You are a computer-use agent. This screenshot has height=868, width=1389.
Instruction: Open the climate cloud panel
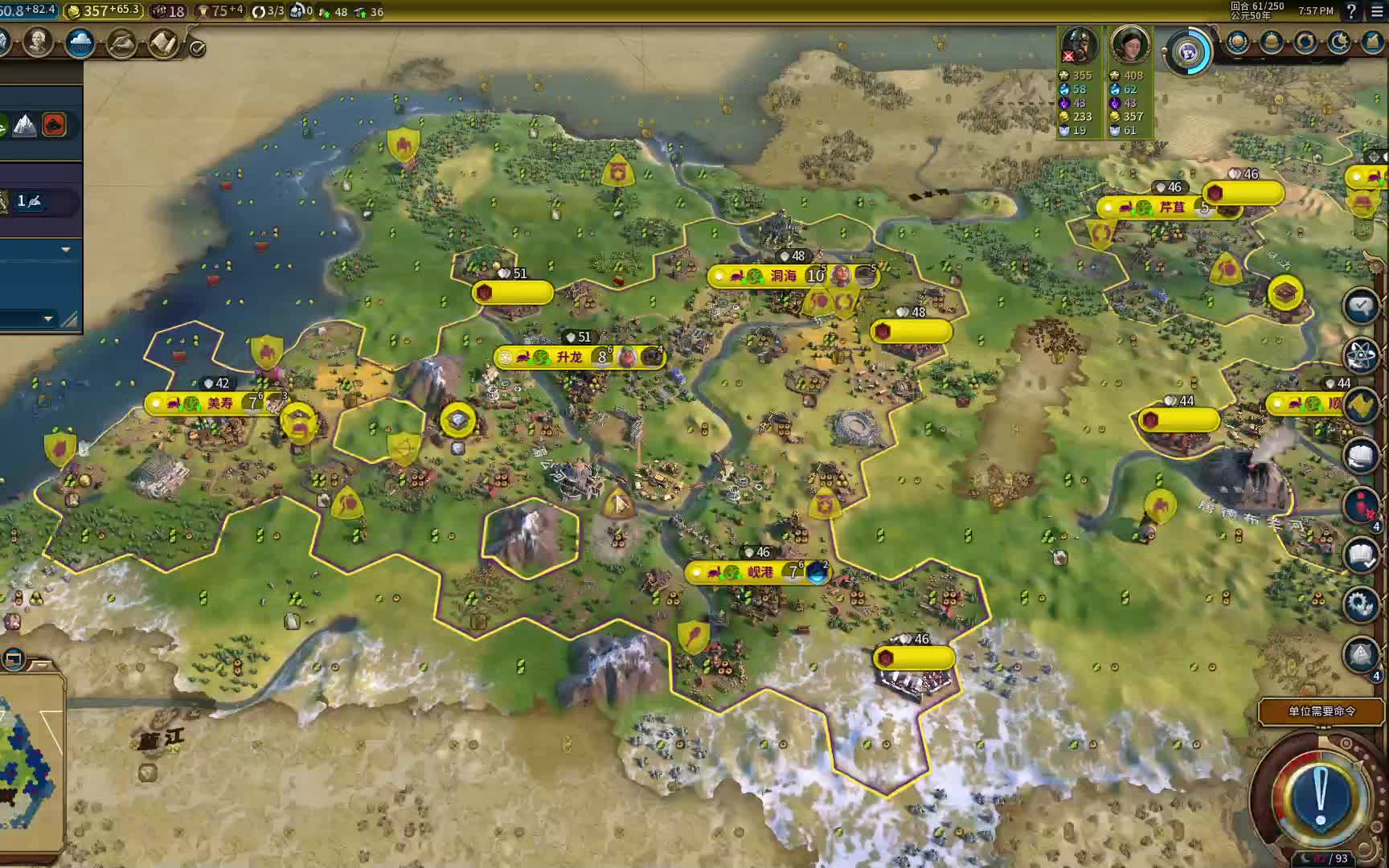pyautogui.click(x=80, y=43)
